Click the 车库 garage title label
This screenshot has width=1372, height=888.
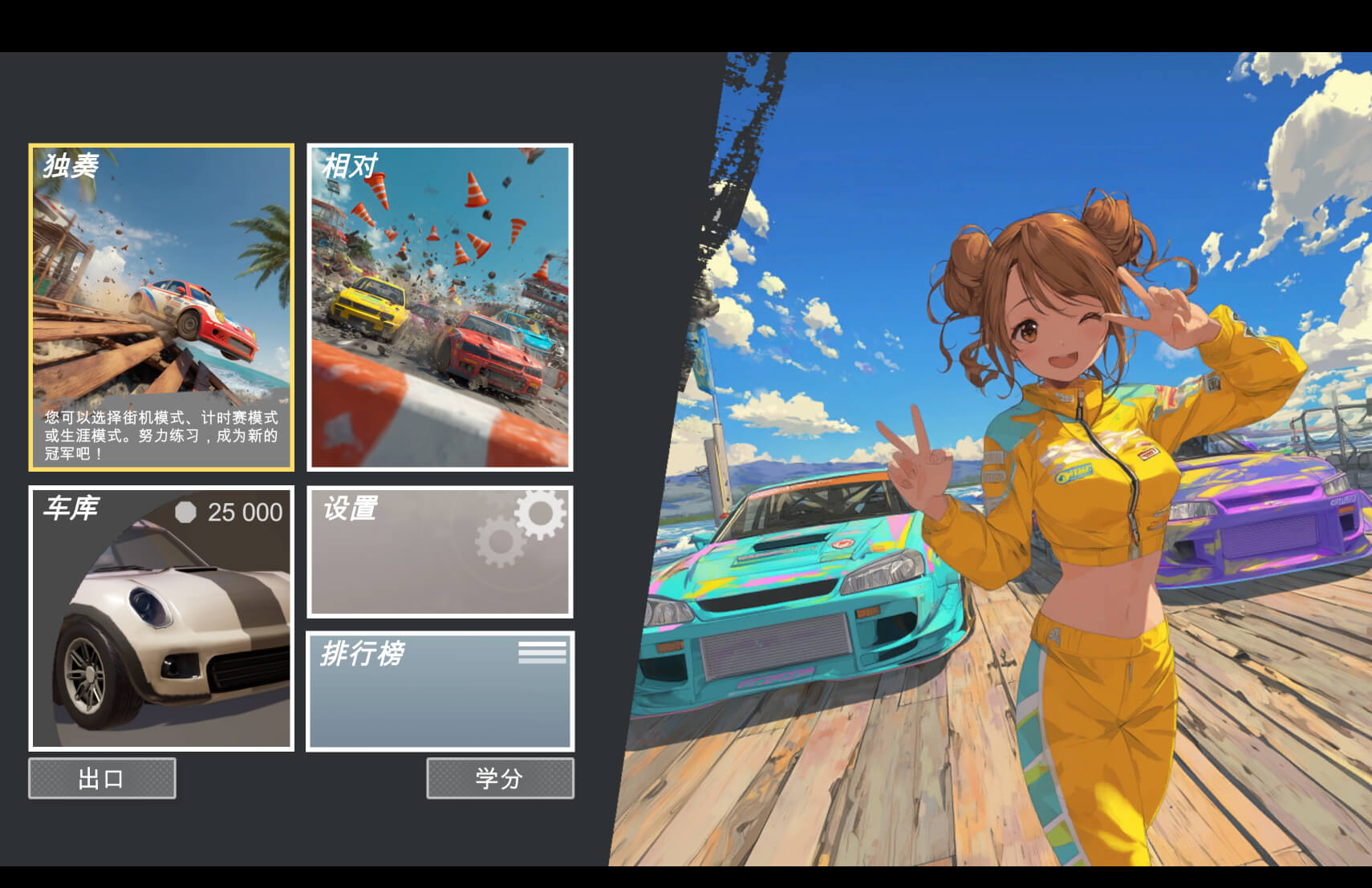tap(71, 510)
